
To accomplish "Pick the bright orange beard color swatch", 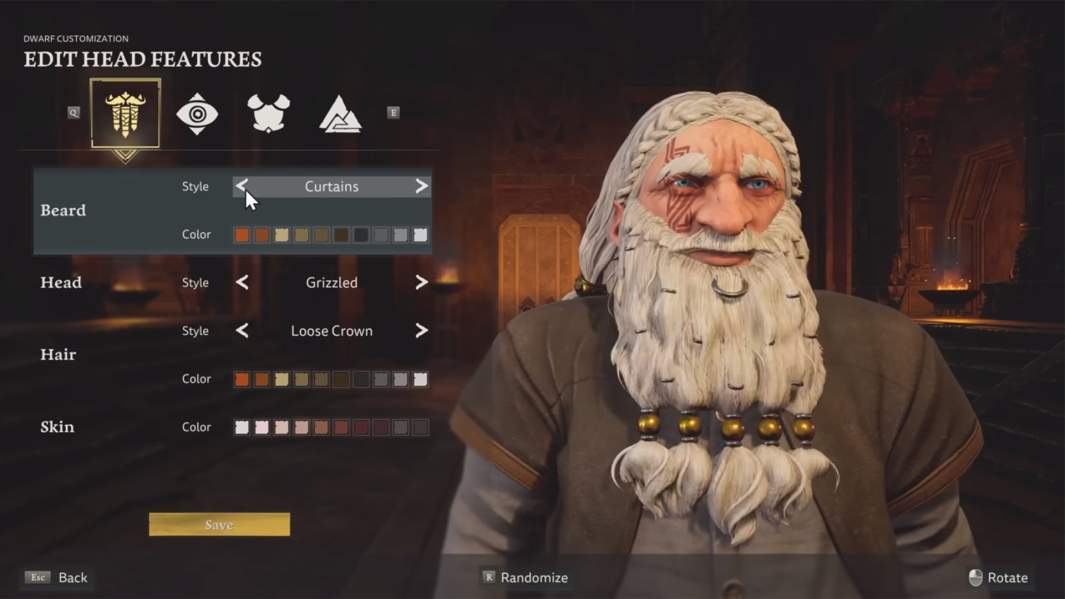I will tap(242, 235).
